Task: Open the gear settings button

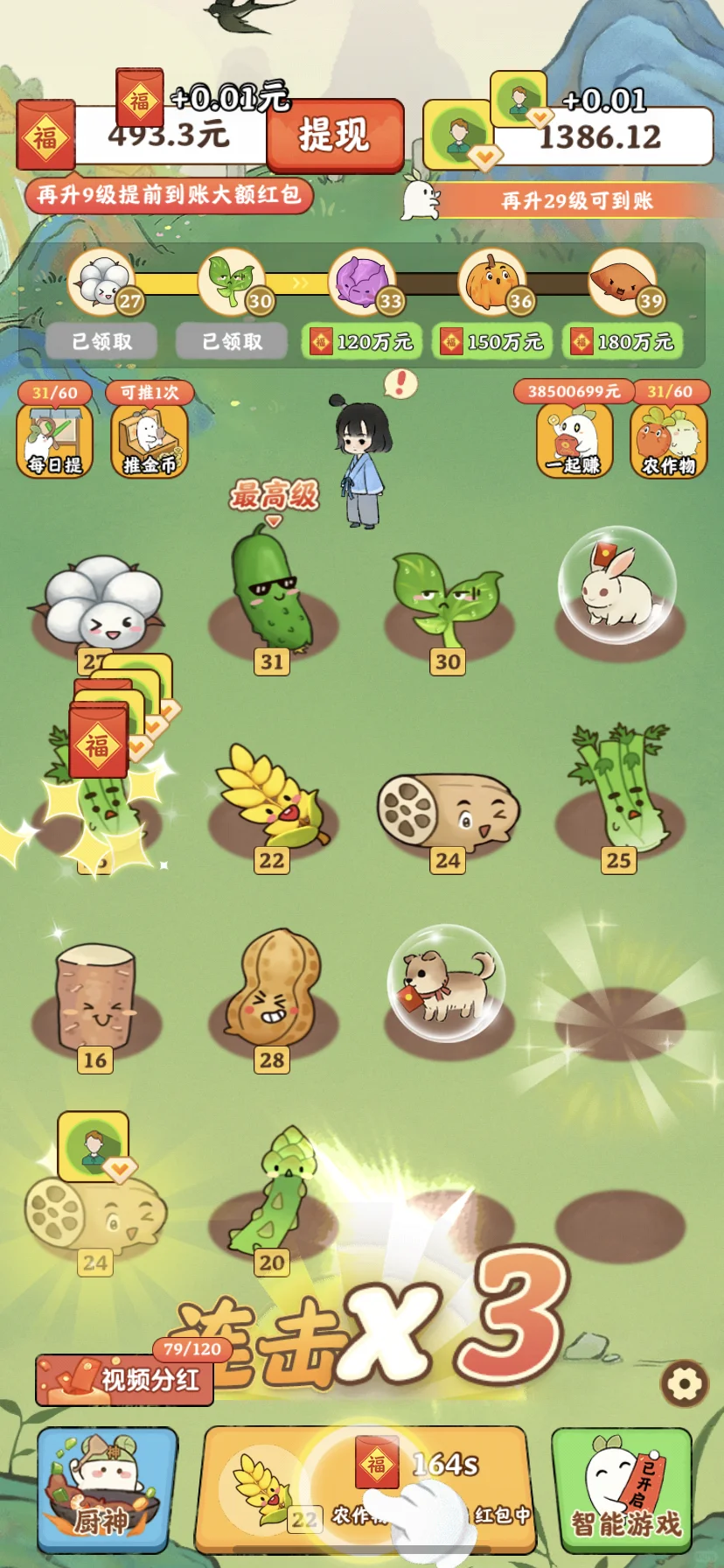Action: click(684, 1383)
